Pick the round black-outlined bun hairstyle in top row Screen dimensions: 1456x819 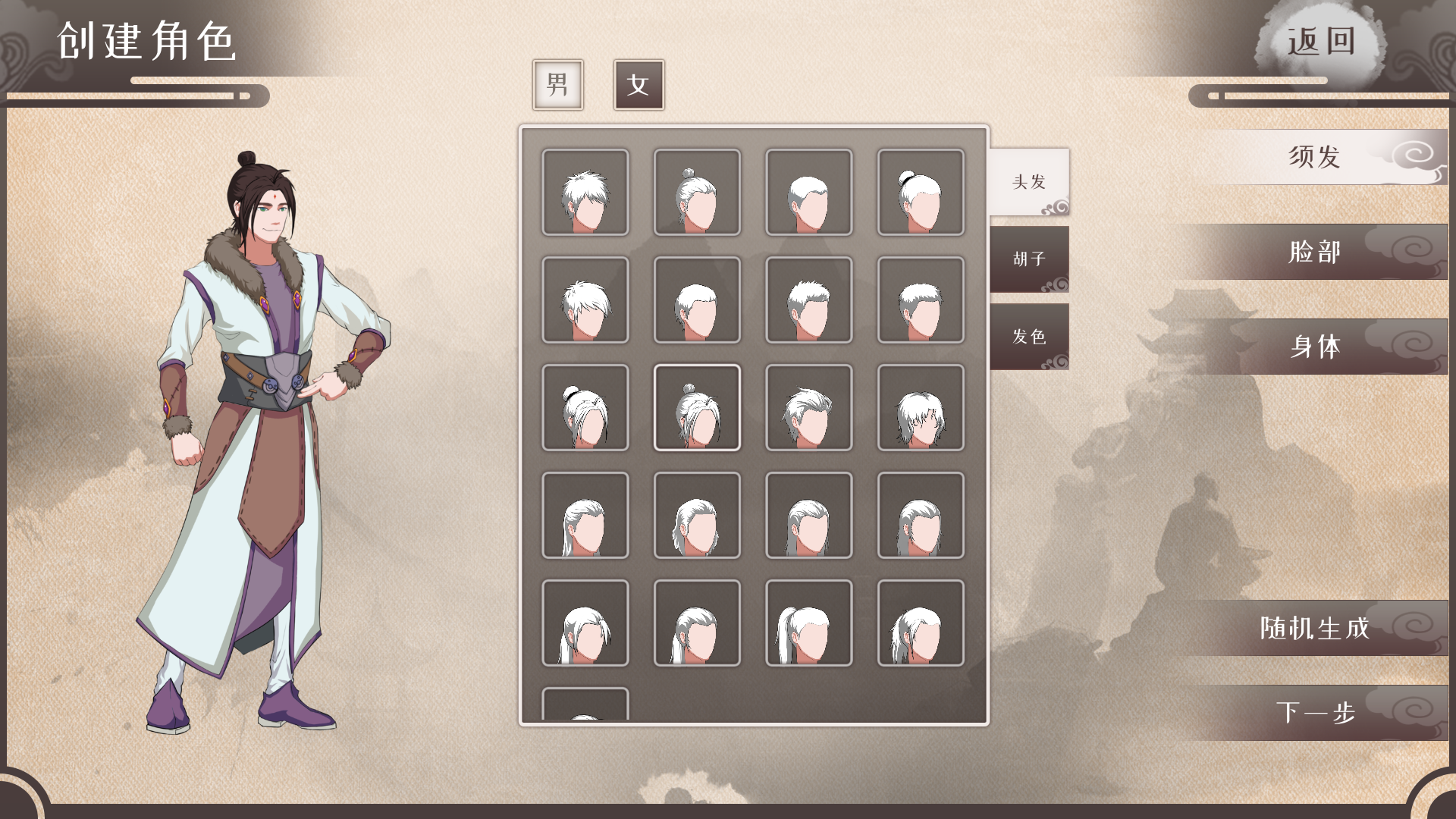click(x=921, y=193)
